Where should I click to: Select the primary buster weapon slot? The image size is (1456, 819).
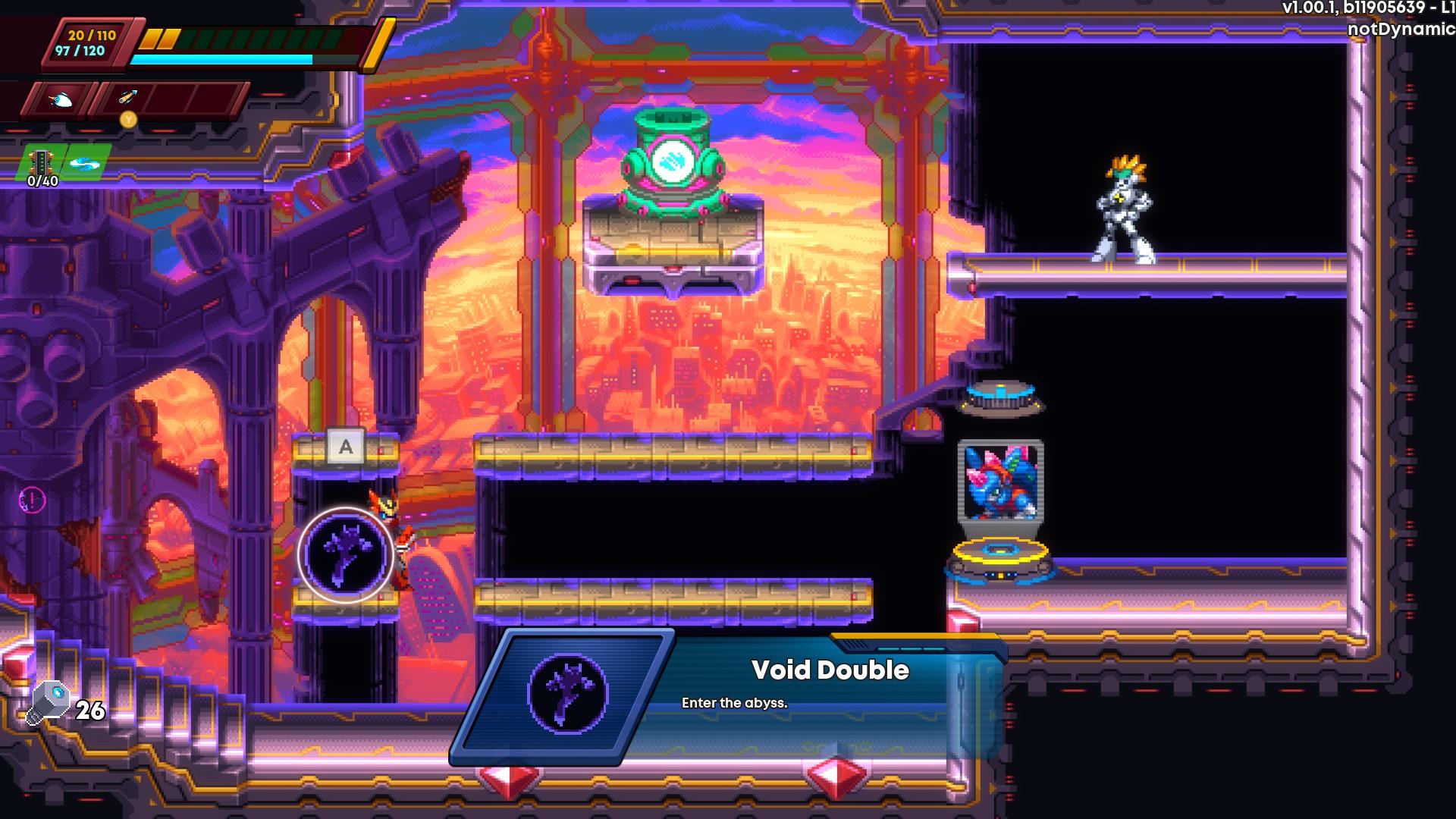pyautogui.click(x=60, y=99)
